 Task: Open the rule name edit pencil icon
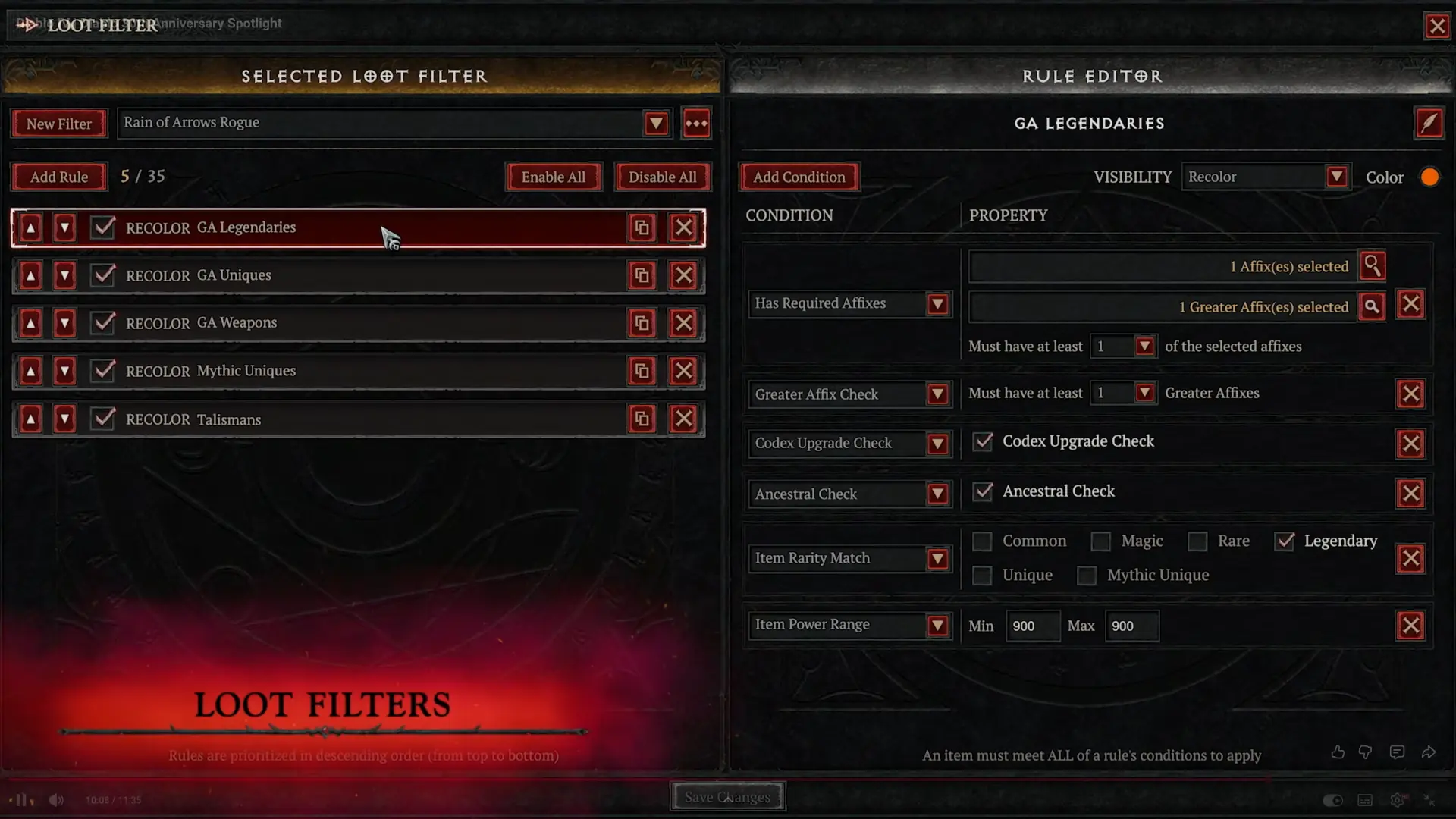[x=1429, y=123]
